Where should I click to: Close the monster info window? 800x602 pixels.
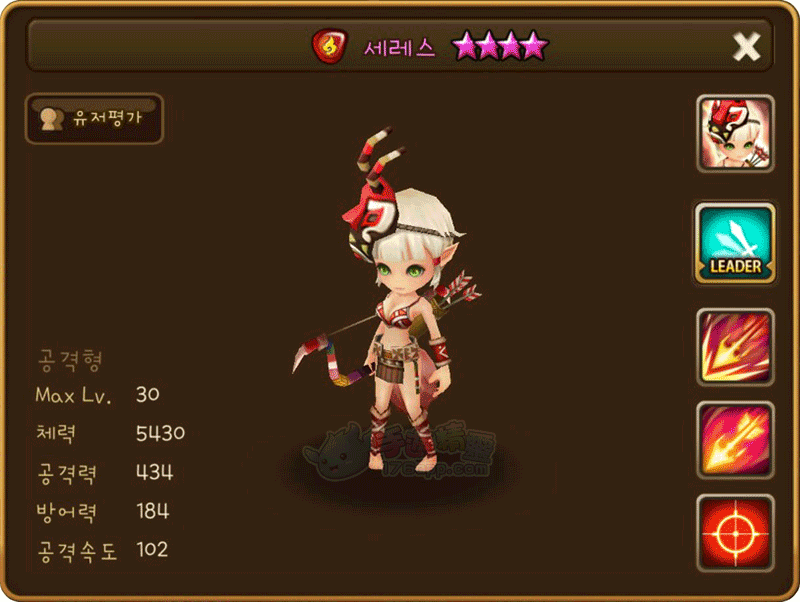point(746,46)
